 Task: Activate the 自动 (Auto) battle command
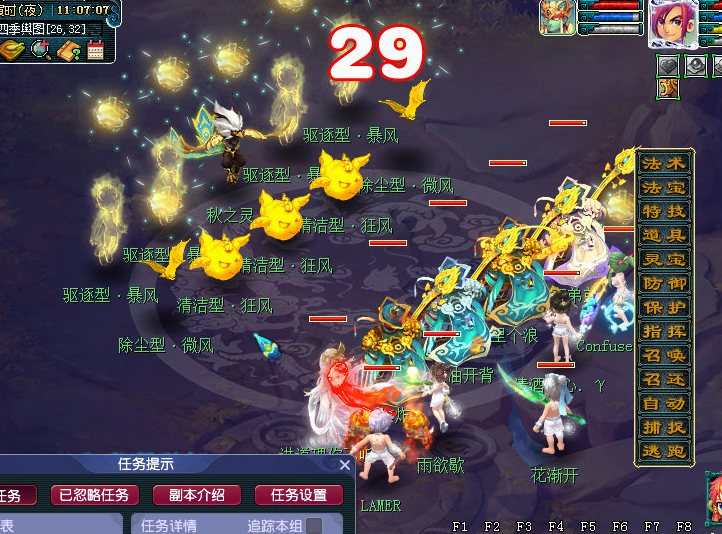[664, 403]
